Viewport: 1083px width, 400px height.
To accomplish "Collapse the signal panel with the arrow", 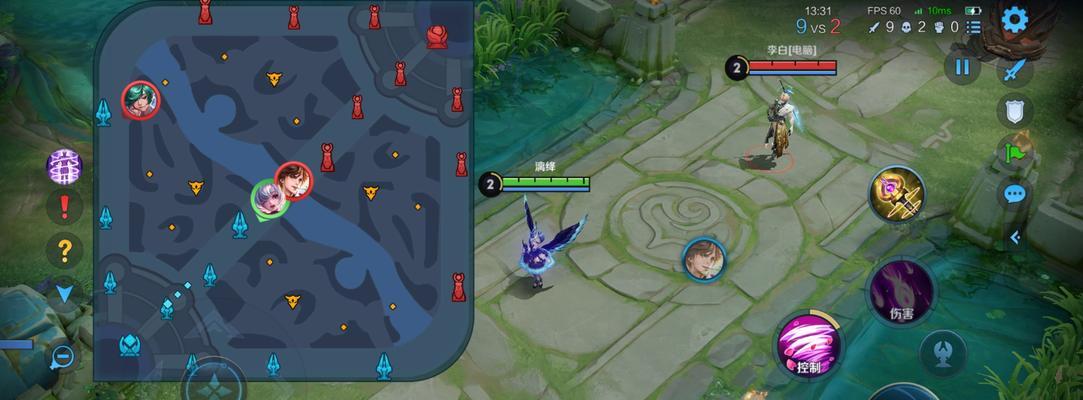I will [x=1015, y=237].
